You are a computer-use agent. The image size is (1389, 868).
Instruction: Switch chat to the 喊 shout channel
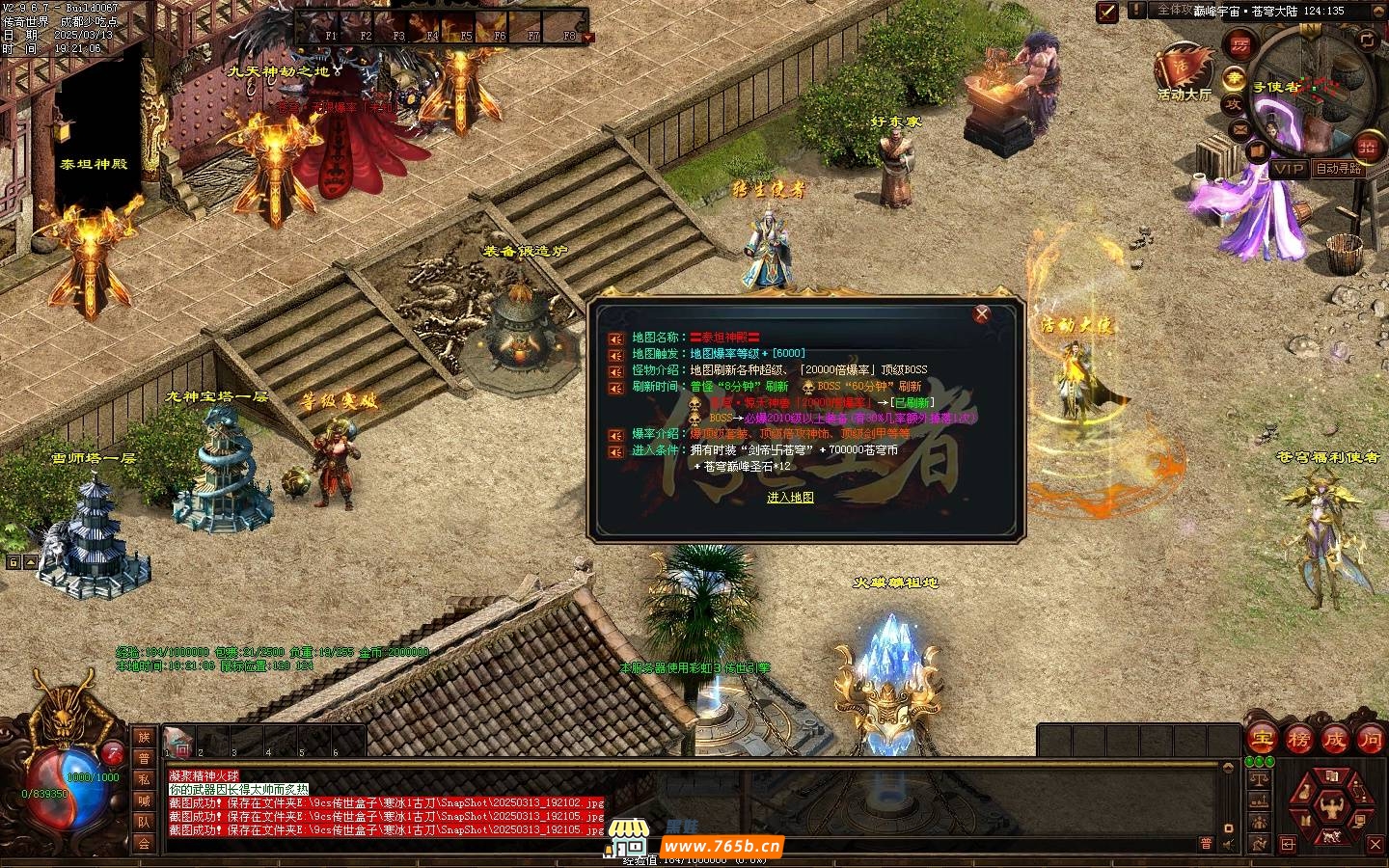tap(144, 800)
